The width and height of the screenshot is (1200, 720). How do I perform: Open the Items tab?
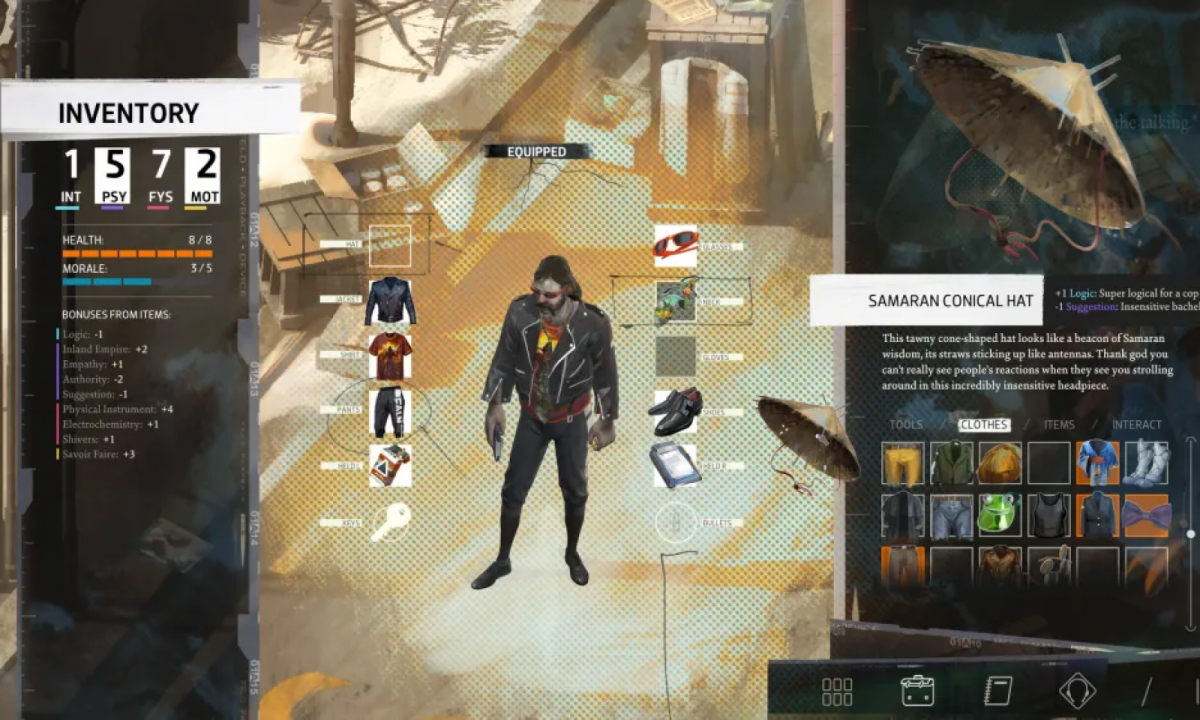pos(1059,425)
